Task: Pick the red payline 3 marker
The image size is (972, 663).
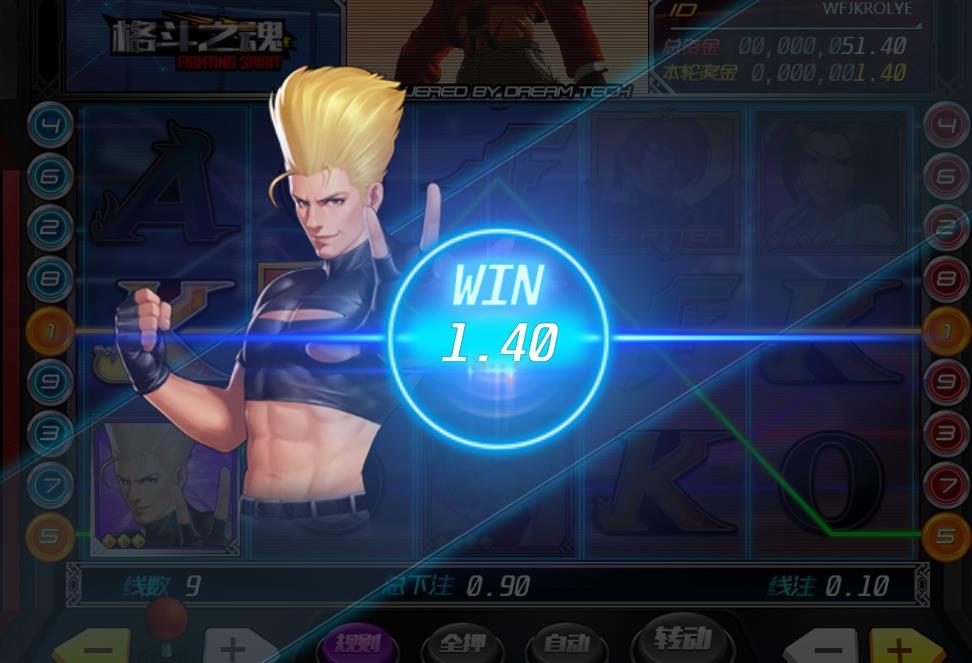Action: click(945, 434)
